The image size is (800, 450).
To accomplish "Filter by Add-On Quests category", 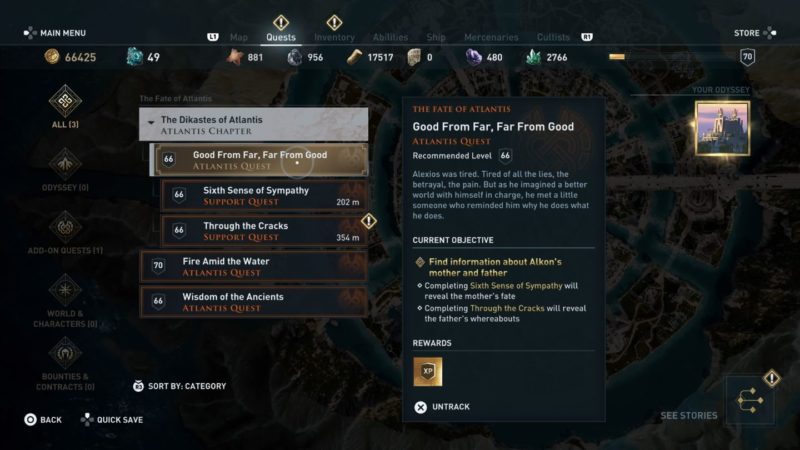I will (x=65, y=232).
